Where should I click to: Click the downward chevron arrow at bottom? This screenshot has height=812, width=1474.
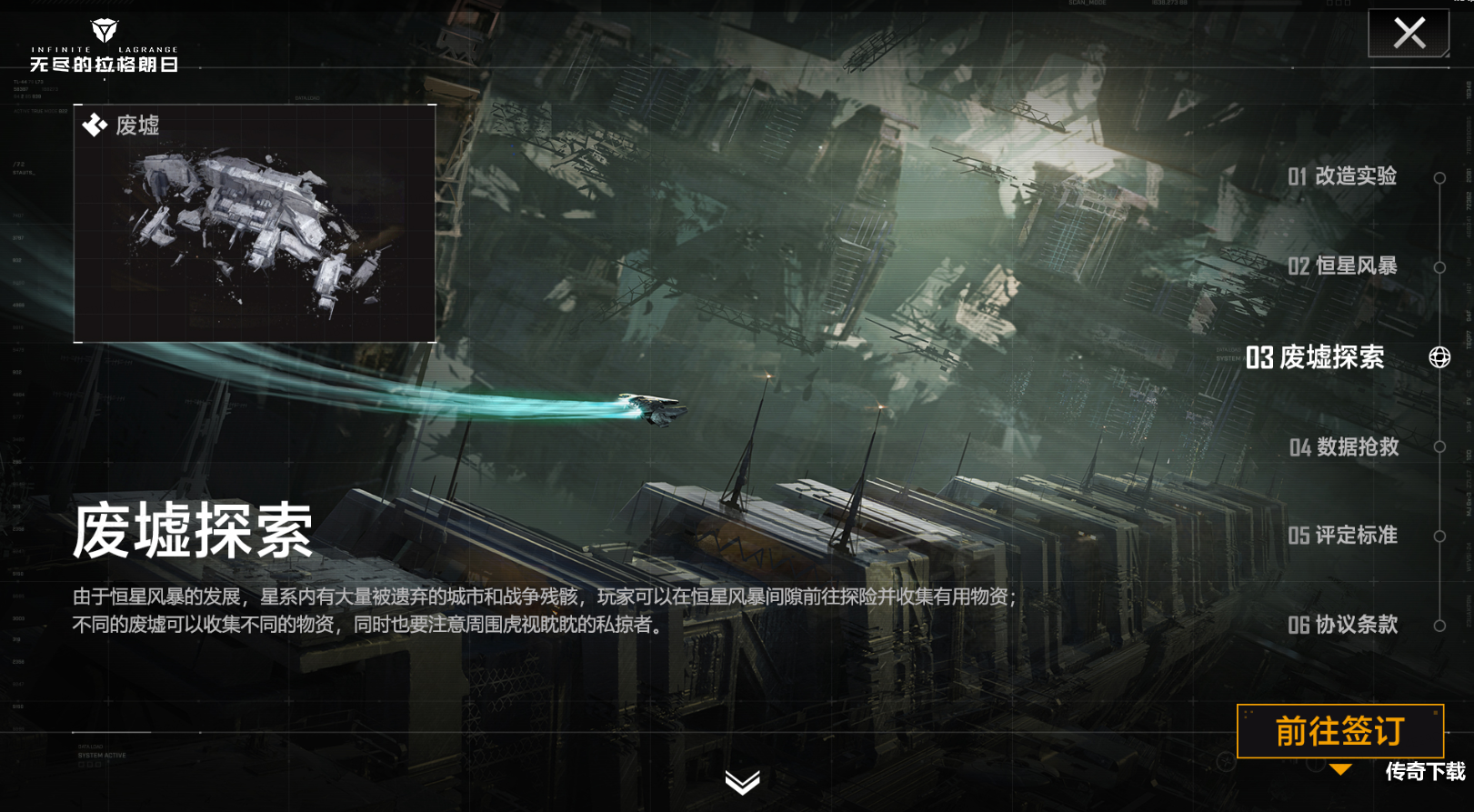click(x=742, y=781)
